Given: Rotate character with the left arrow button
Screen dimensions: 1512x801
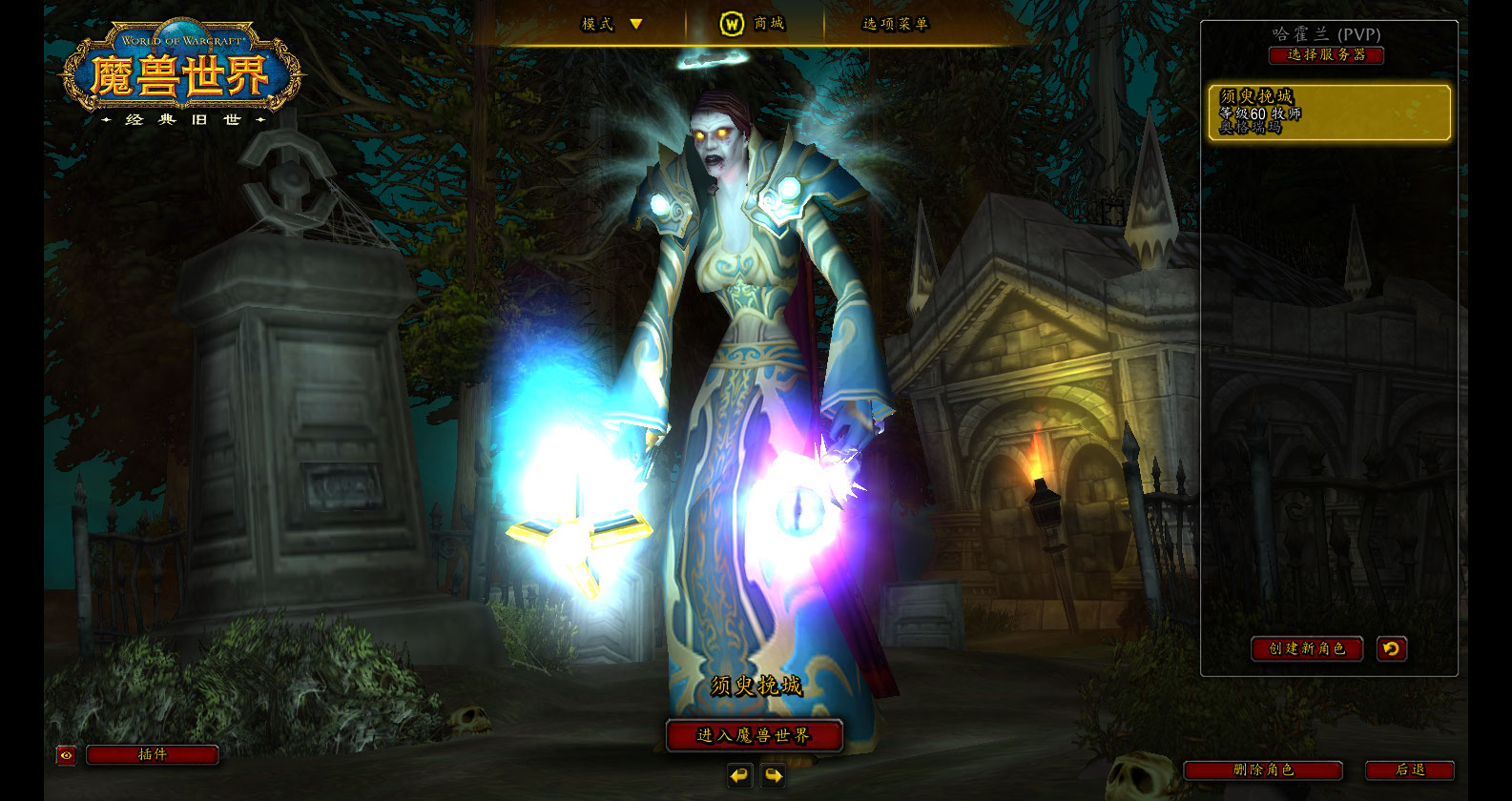Looking at the screenshot, I should (739, 776).
